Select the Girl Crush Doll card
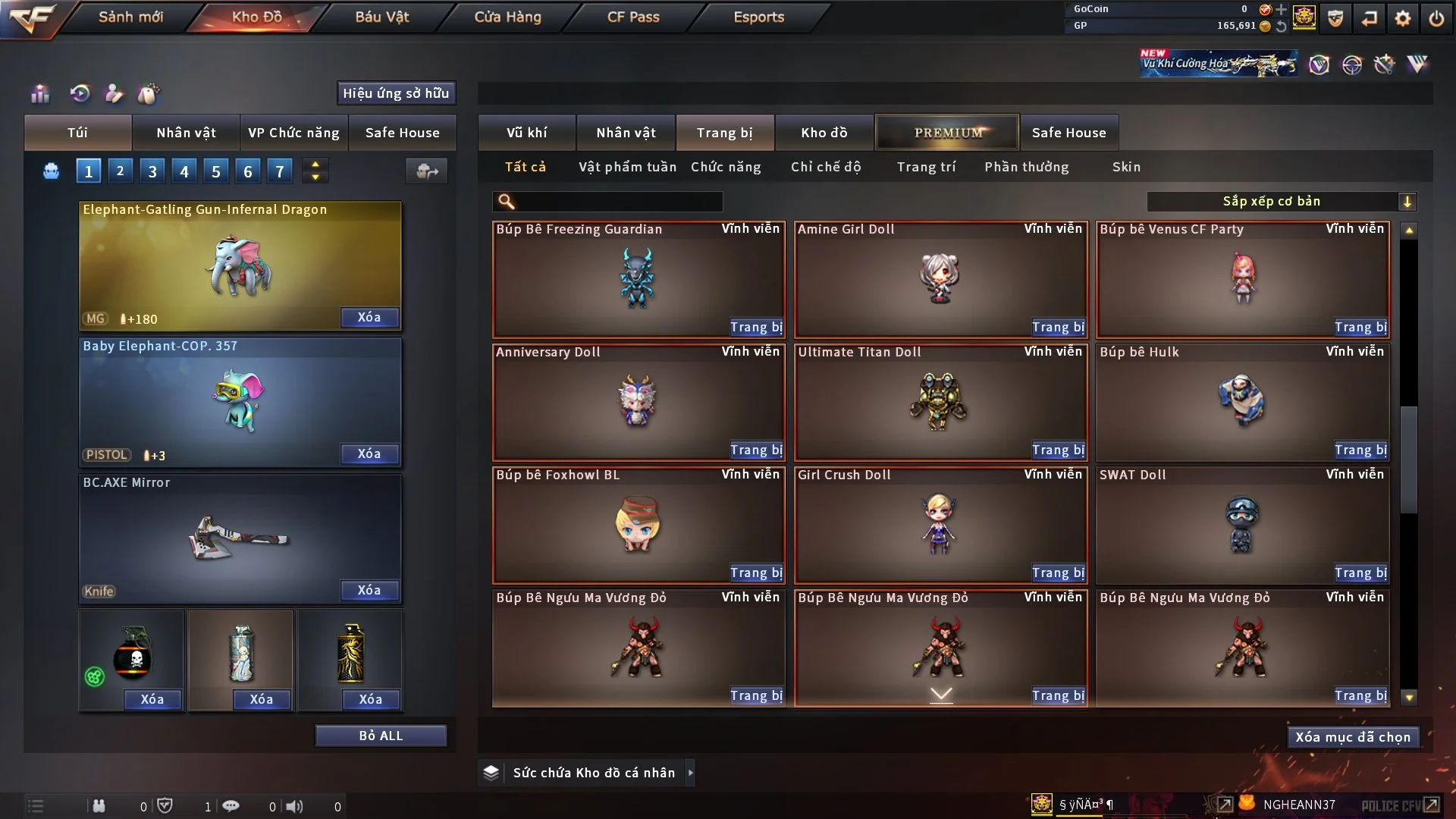 click(940, 525)
